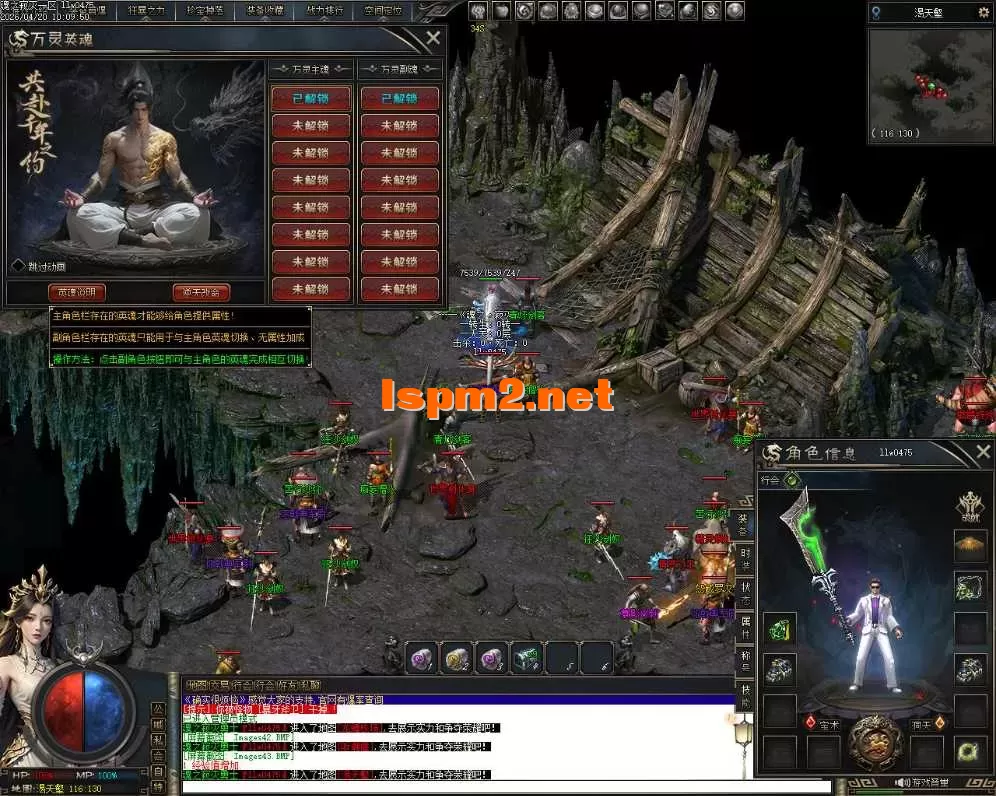Close the 万灵英魂 hero soul panel
Viewport: 996px width, 796px height.
point(433,39)
